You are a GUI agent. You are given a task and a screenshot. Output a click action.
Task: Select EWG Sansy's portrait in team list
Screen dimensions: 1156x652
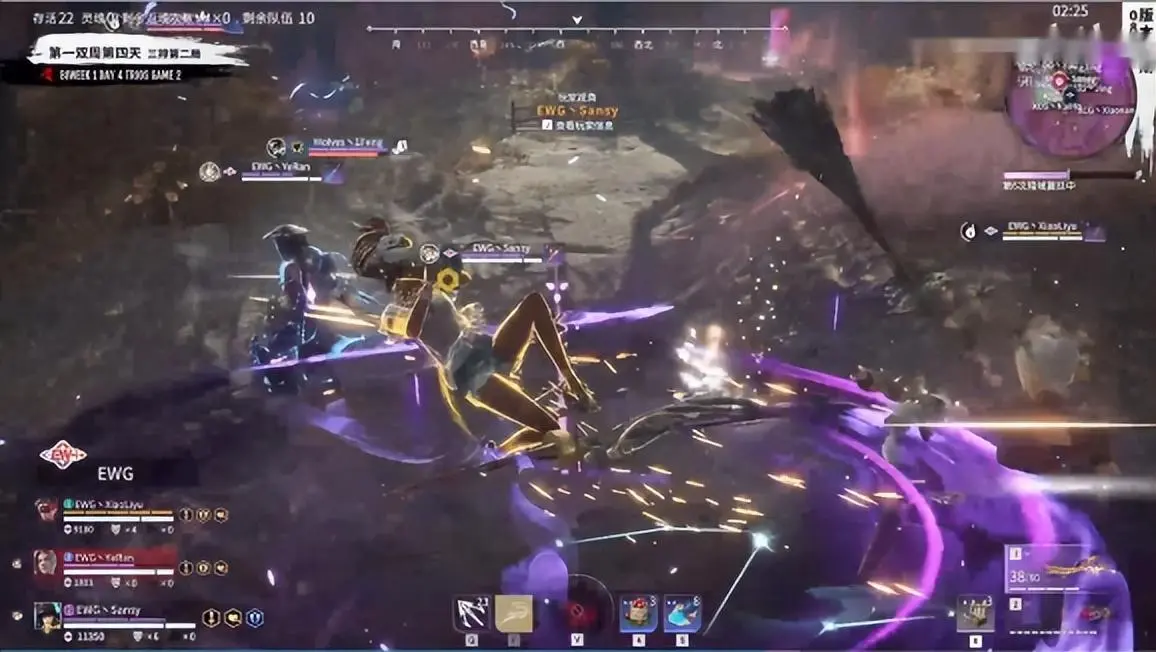(46, 615)
